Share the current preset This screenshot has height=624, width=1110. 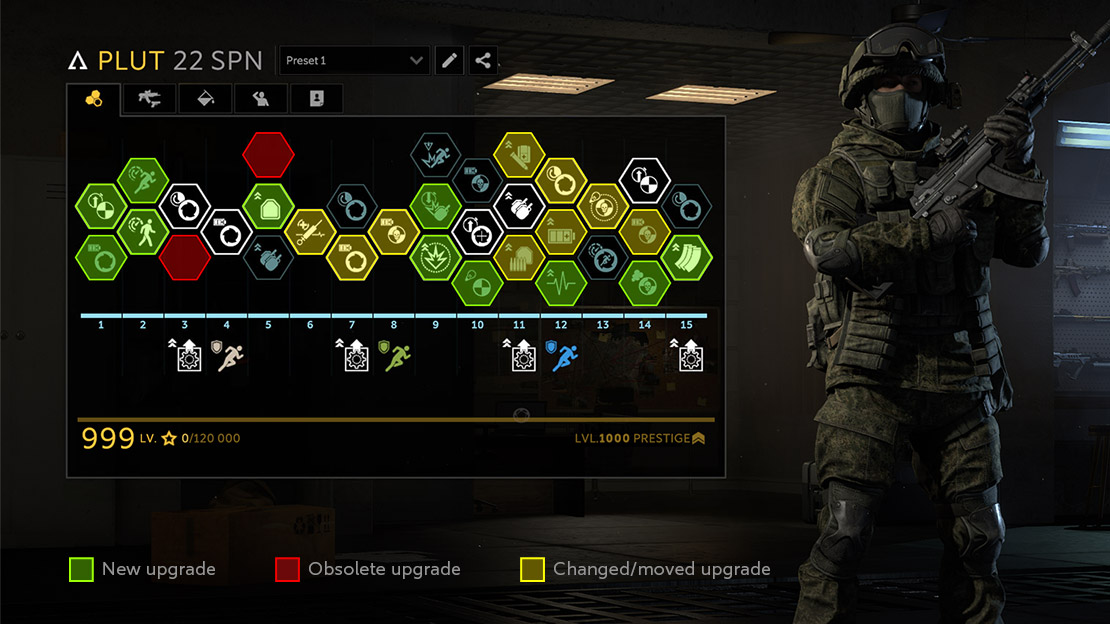pos(483,61)
